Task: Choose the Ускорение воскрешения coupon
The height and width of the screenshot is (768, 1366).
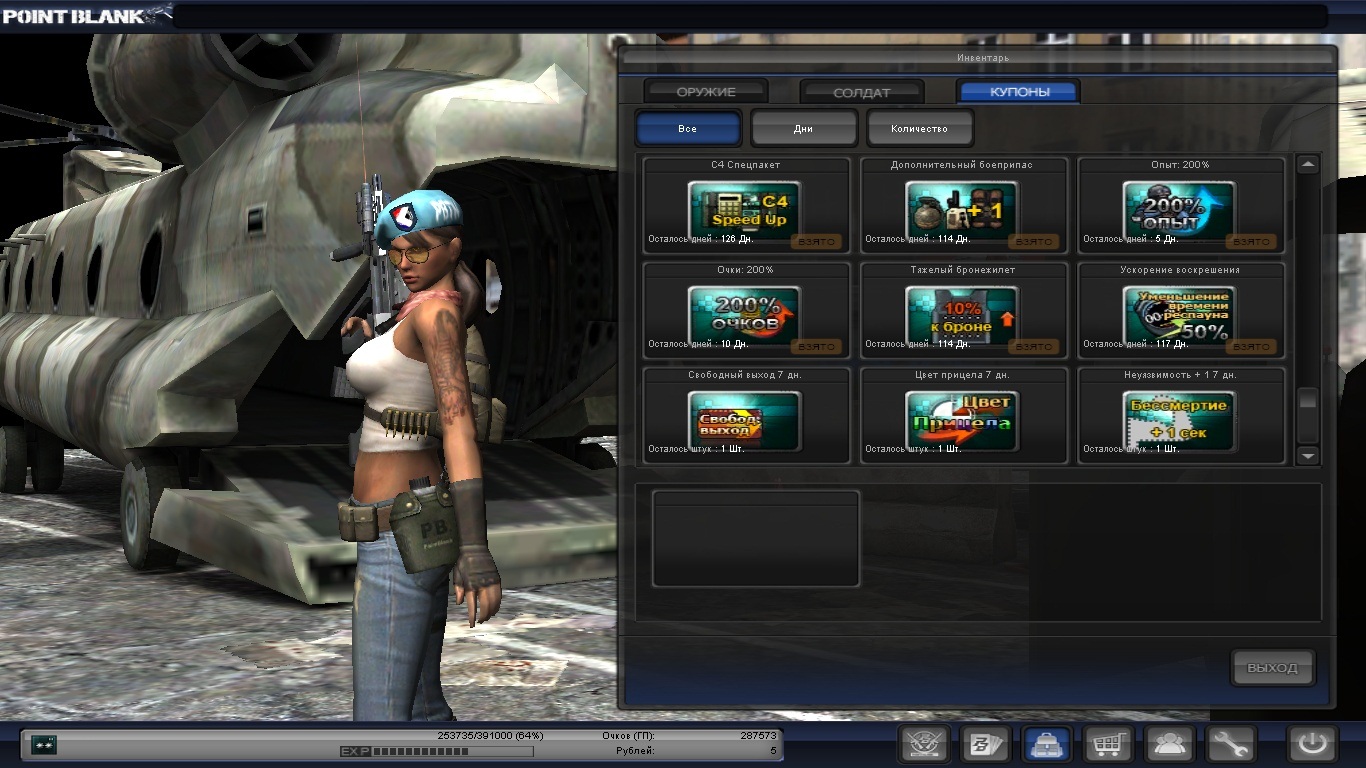Action: tap(1179, 314)
